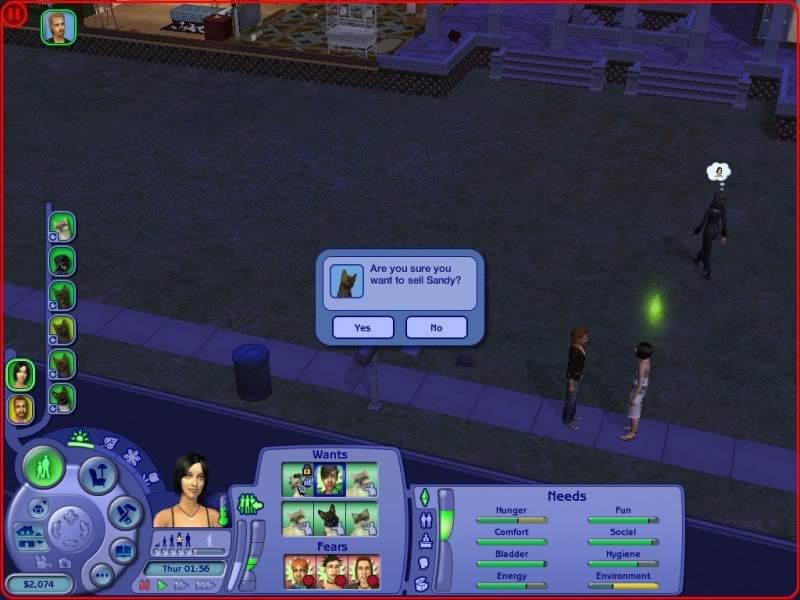
Task: Click the locked want tile
Action: (297, 479)
